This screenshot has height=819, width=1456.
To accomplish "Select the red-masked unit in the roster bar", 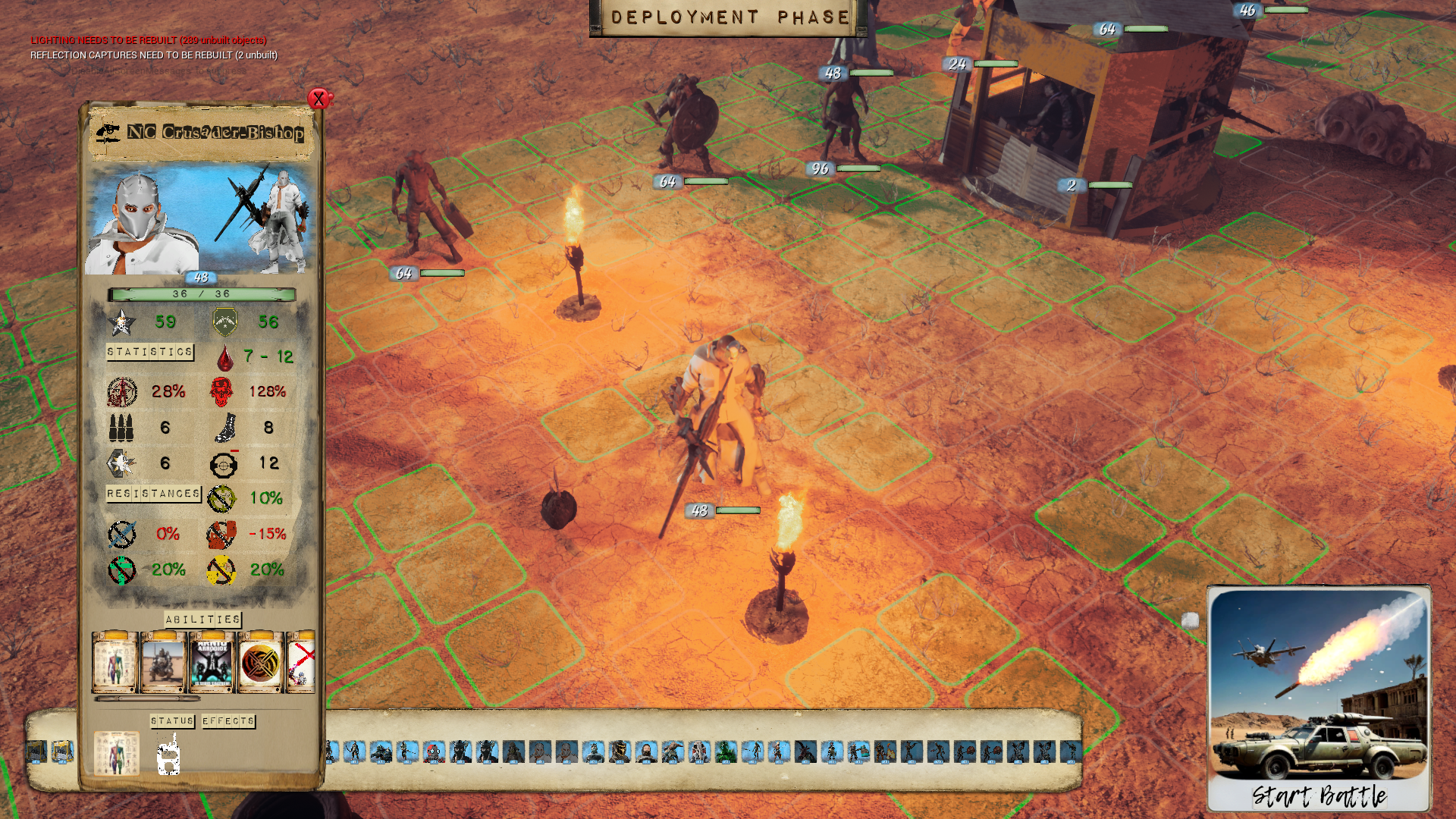I will coord(434,752).
